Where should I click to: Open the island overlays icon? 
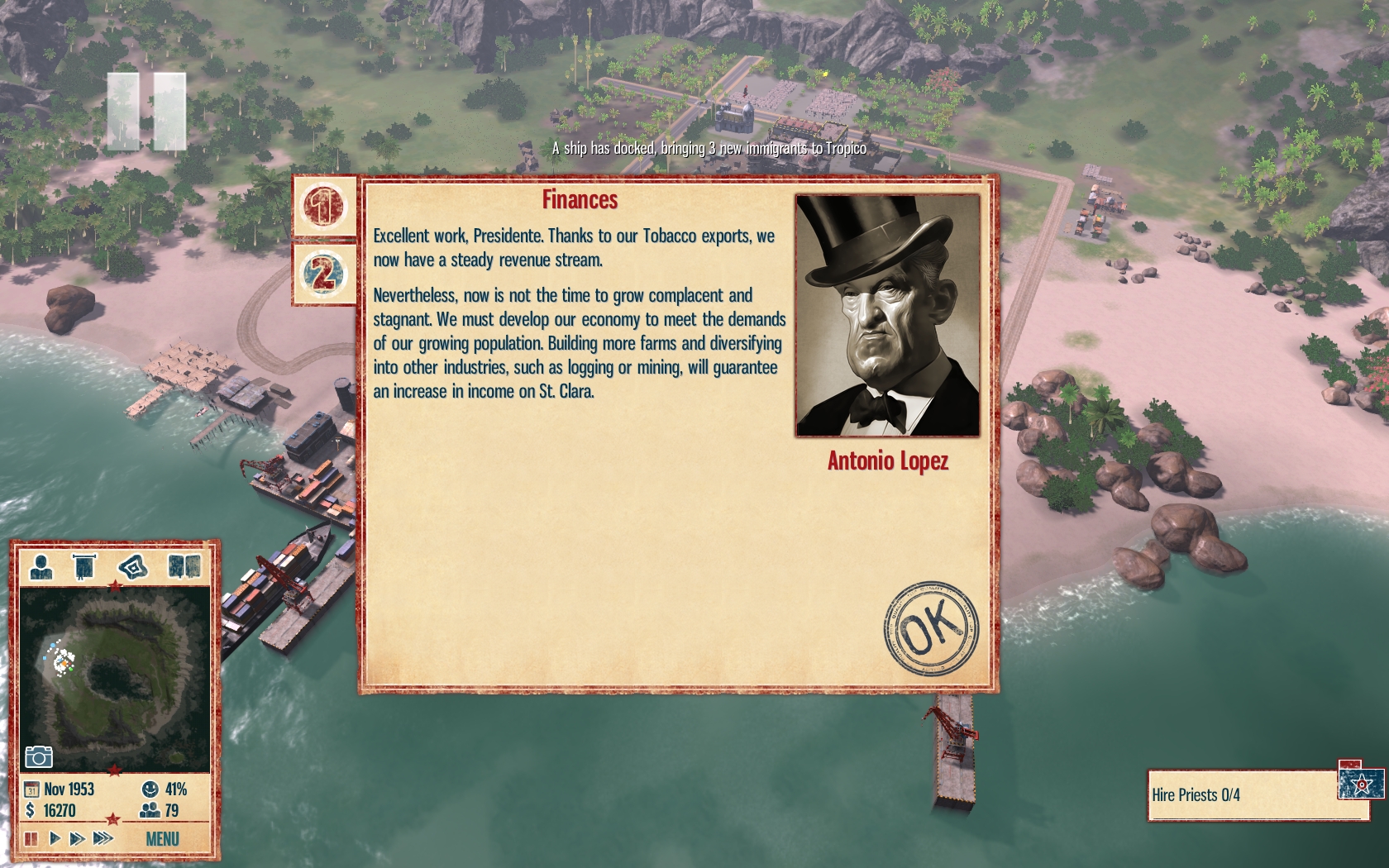point(132,567)
